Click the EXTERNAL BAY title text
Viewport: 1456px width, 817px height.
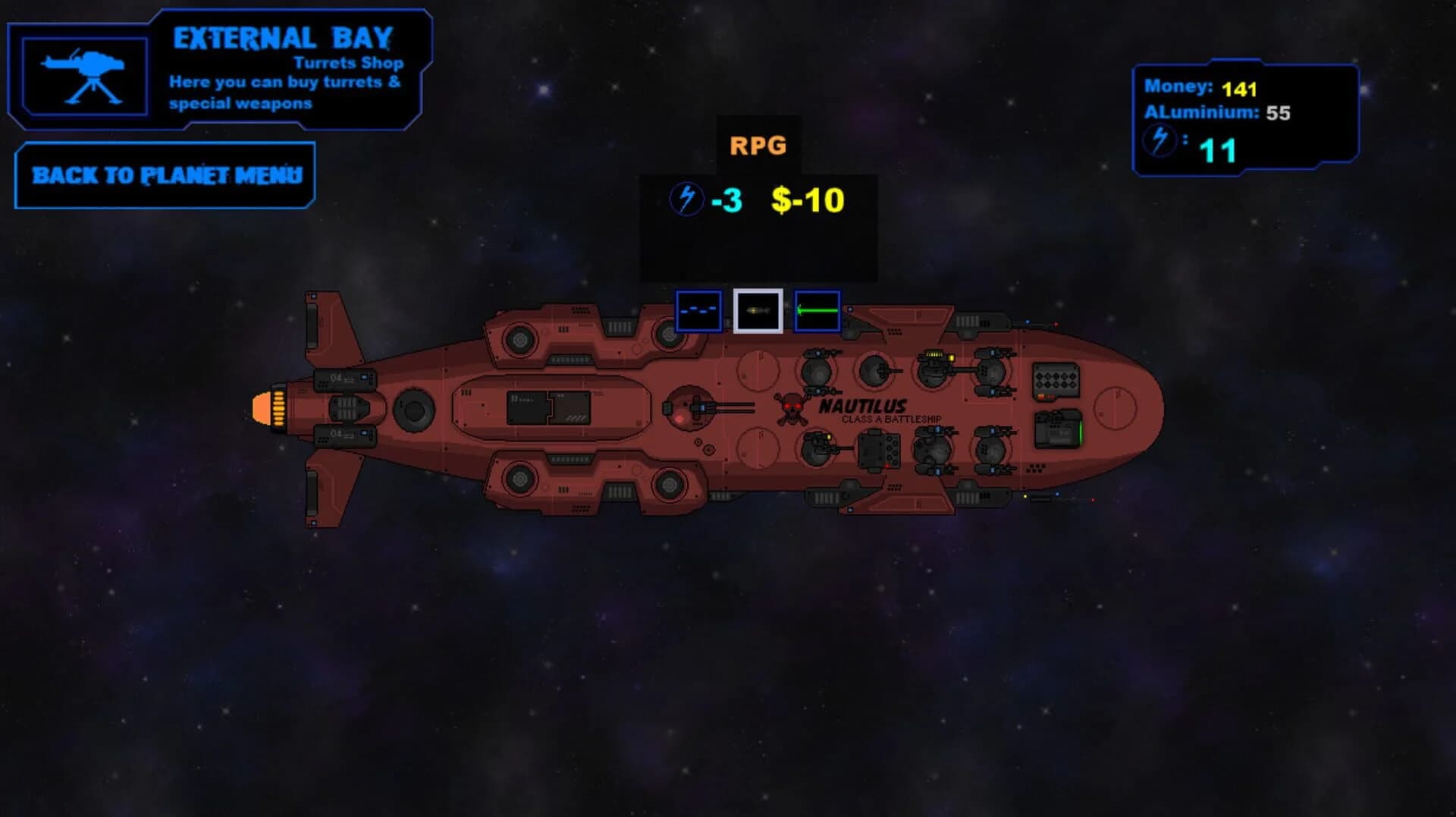(x=282, y=35)
